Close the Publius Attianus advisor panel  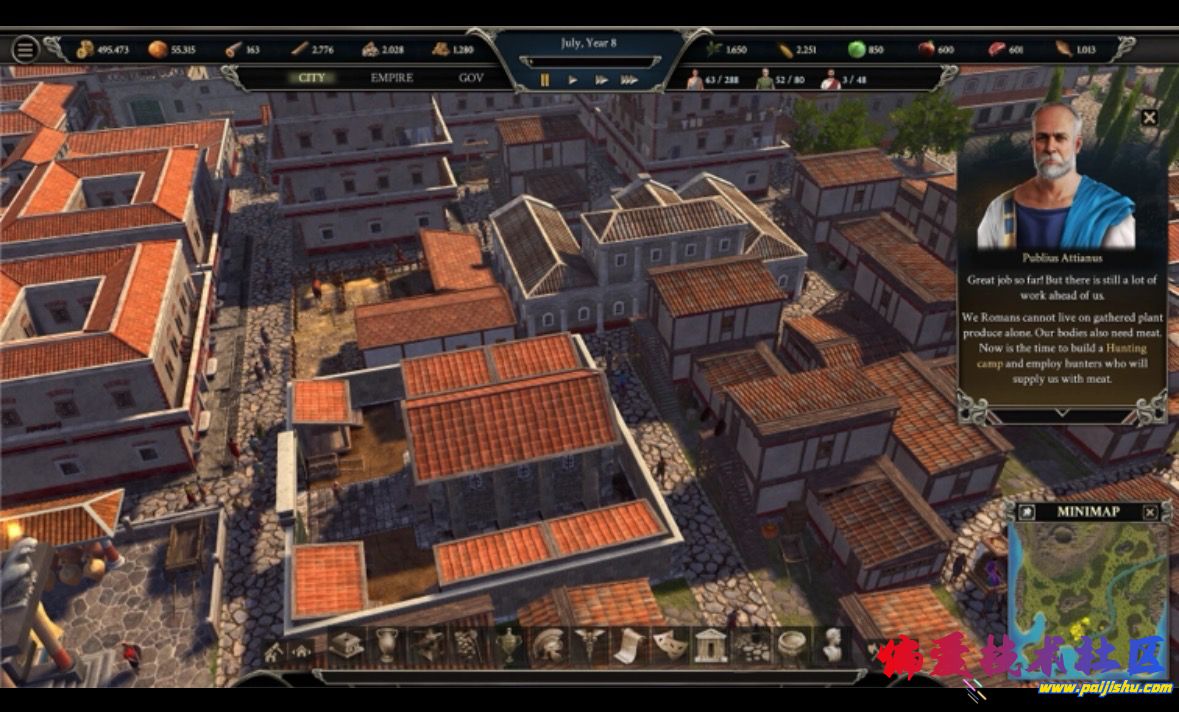point(1149,118)
